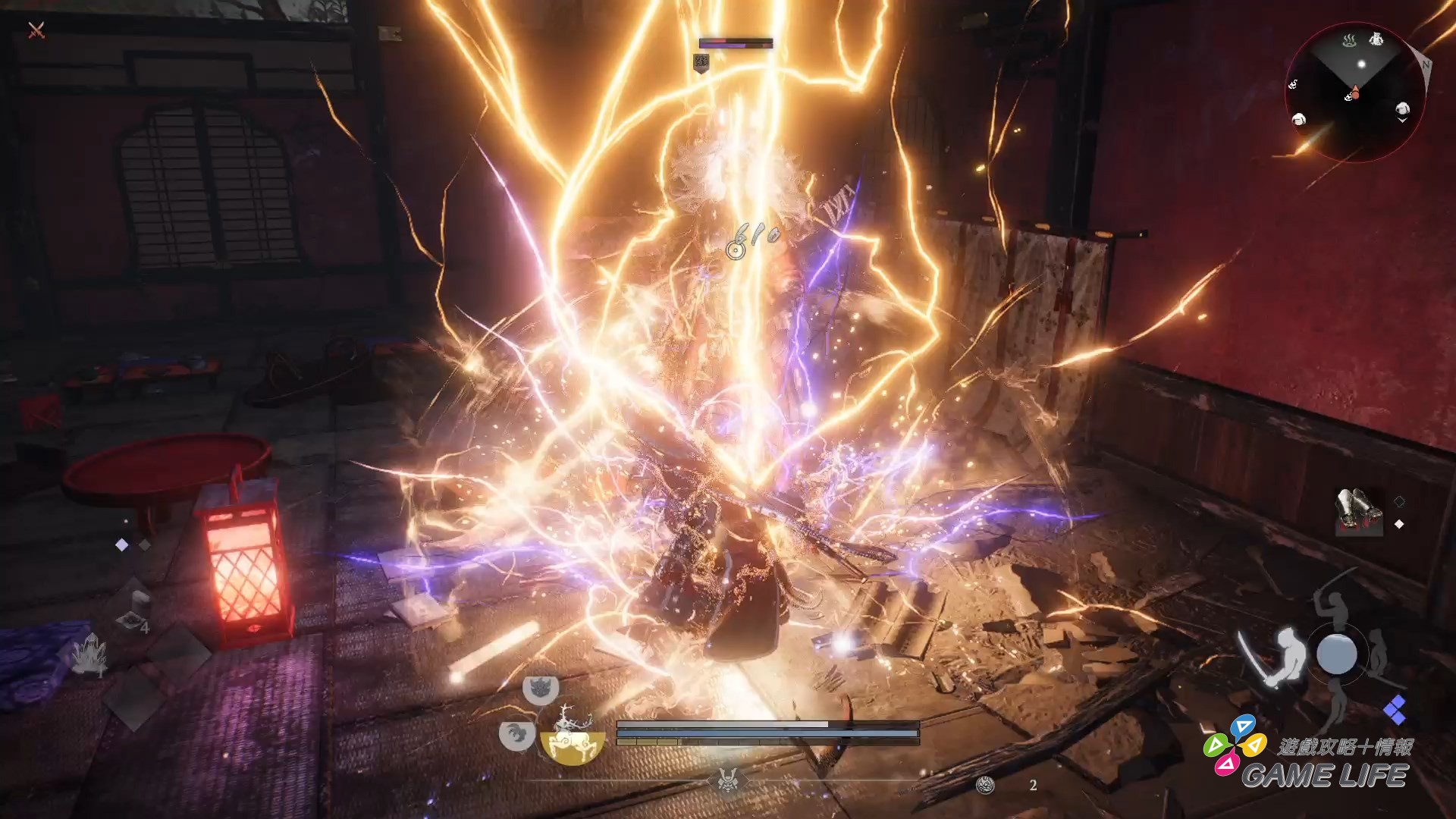Screen dimensions: 1456x819
Task: Expand the chevron under the right minimap marker
Action: pyautogui.click(x=1403, y=119)
